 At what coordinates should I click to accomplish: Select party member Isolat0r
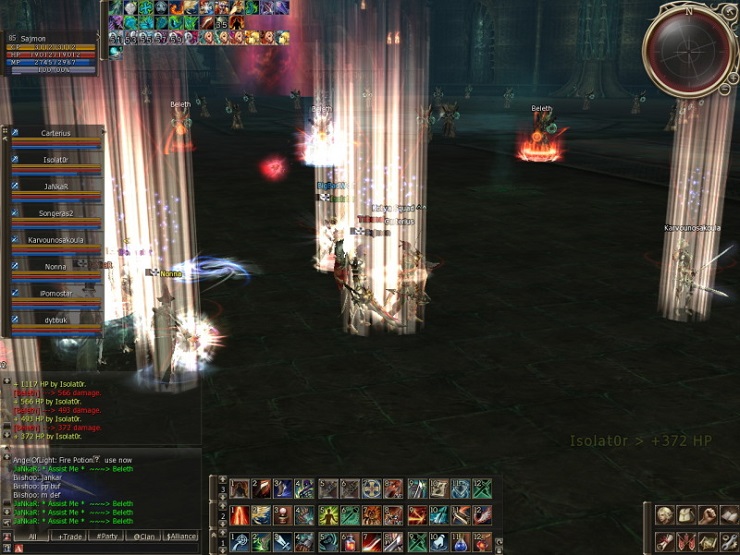[56, 160]
